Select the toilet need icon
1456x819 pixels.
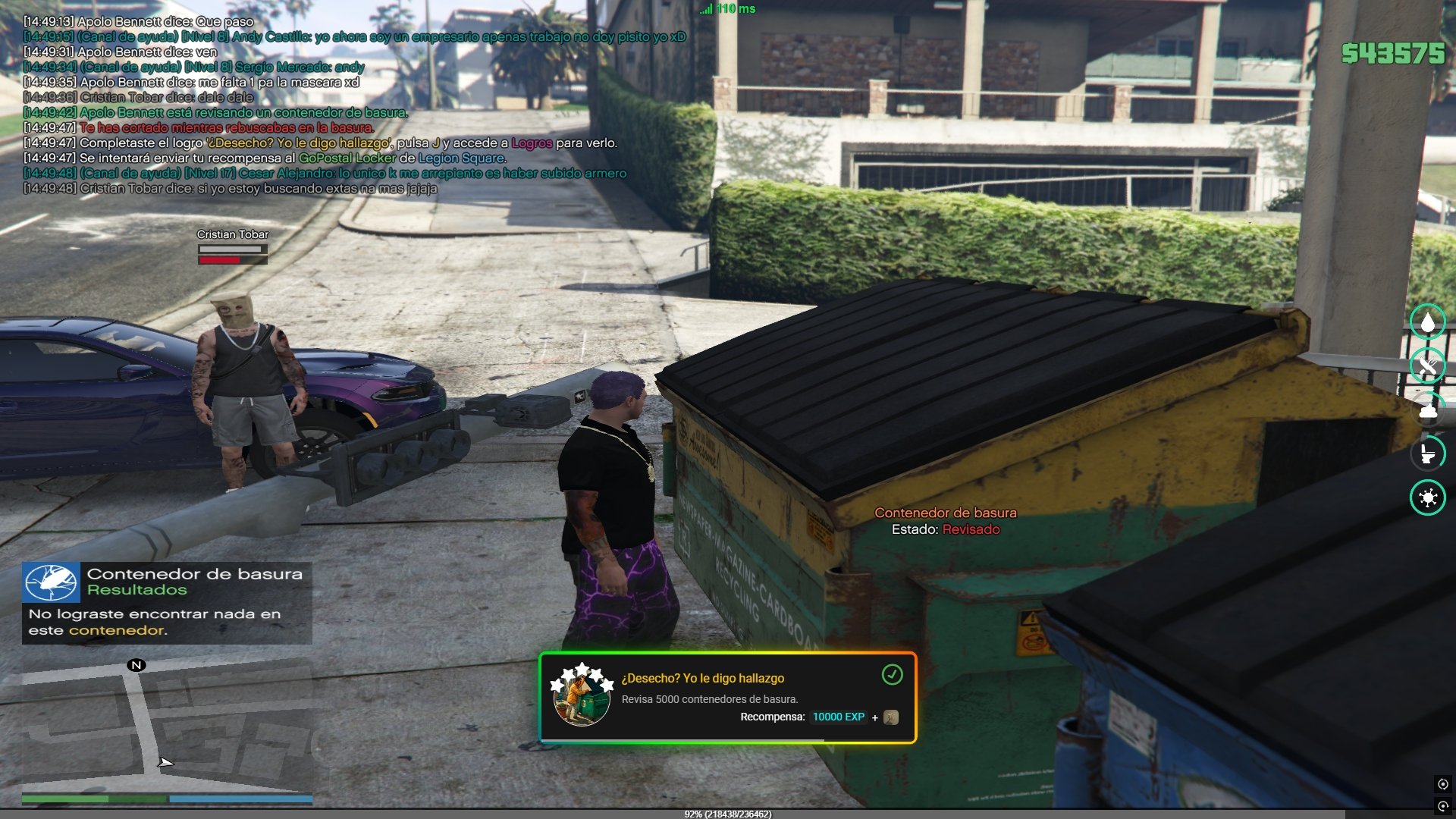[1427, 453]
